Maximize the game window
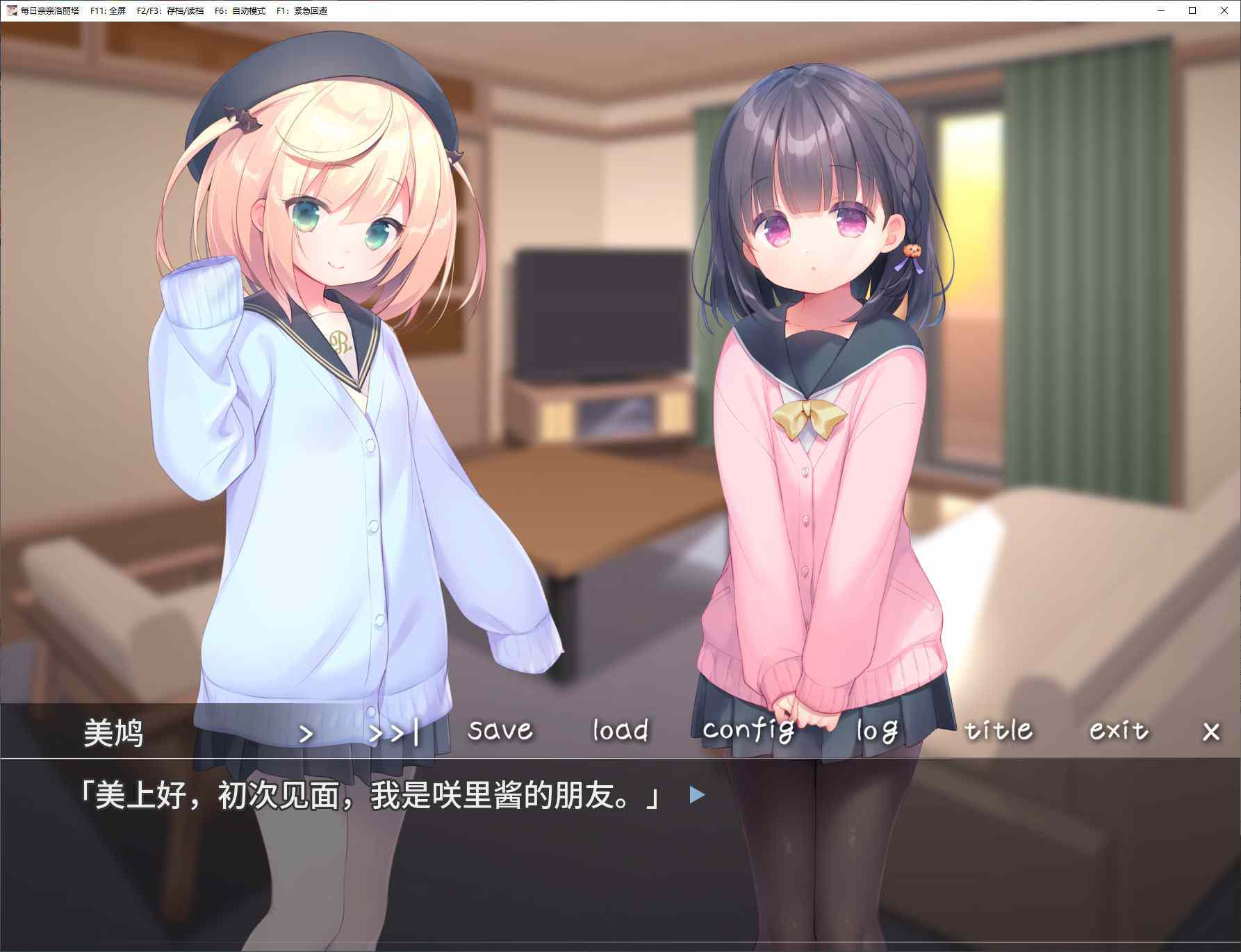1241x952 pixels. coord(1192,10)
